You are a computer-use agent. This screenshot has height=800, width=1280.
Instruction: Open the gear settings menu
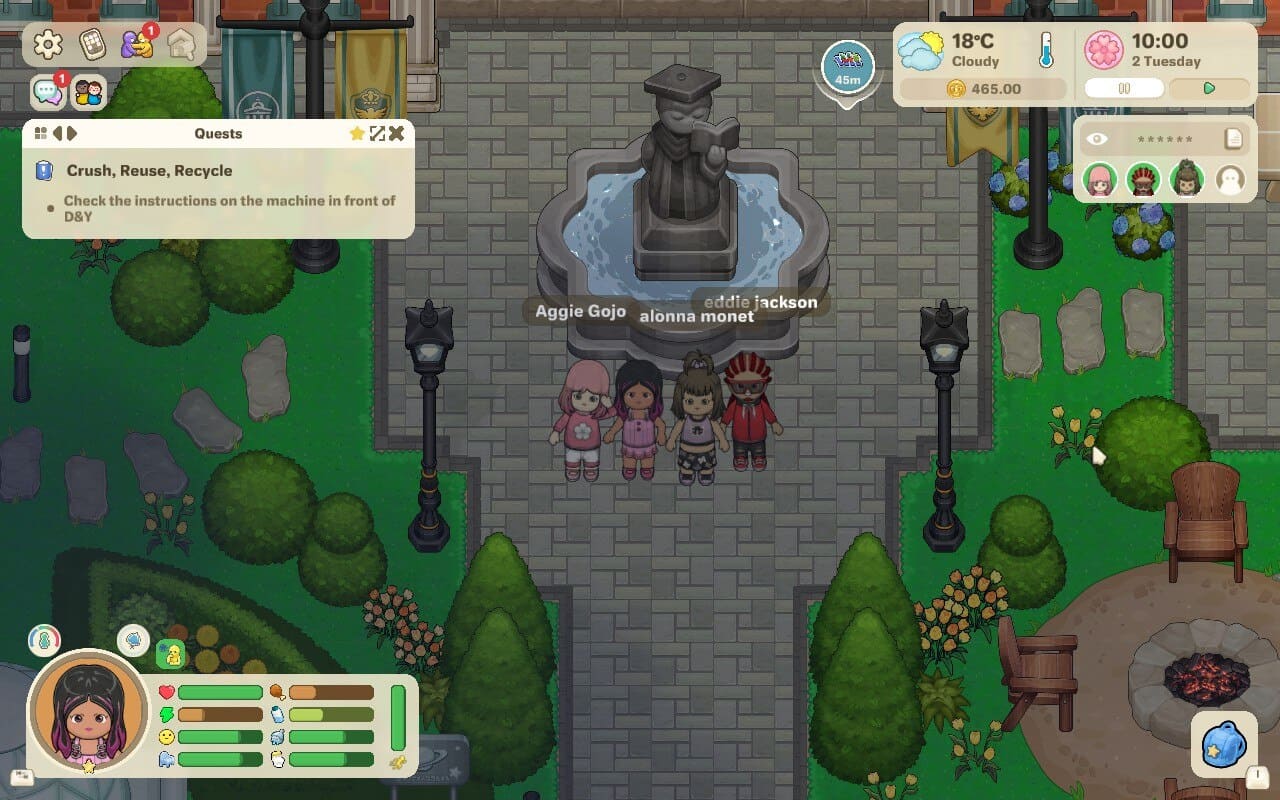pos(48,44)
